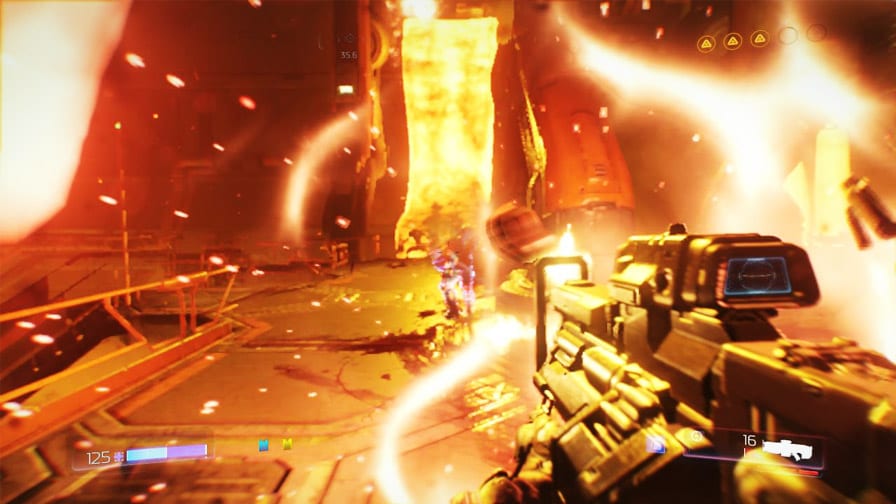The width and height of the screenshot is (896, 504).
Task: Click the yellow keycard icon
Action: [x=287, y=445]
